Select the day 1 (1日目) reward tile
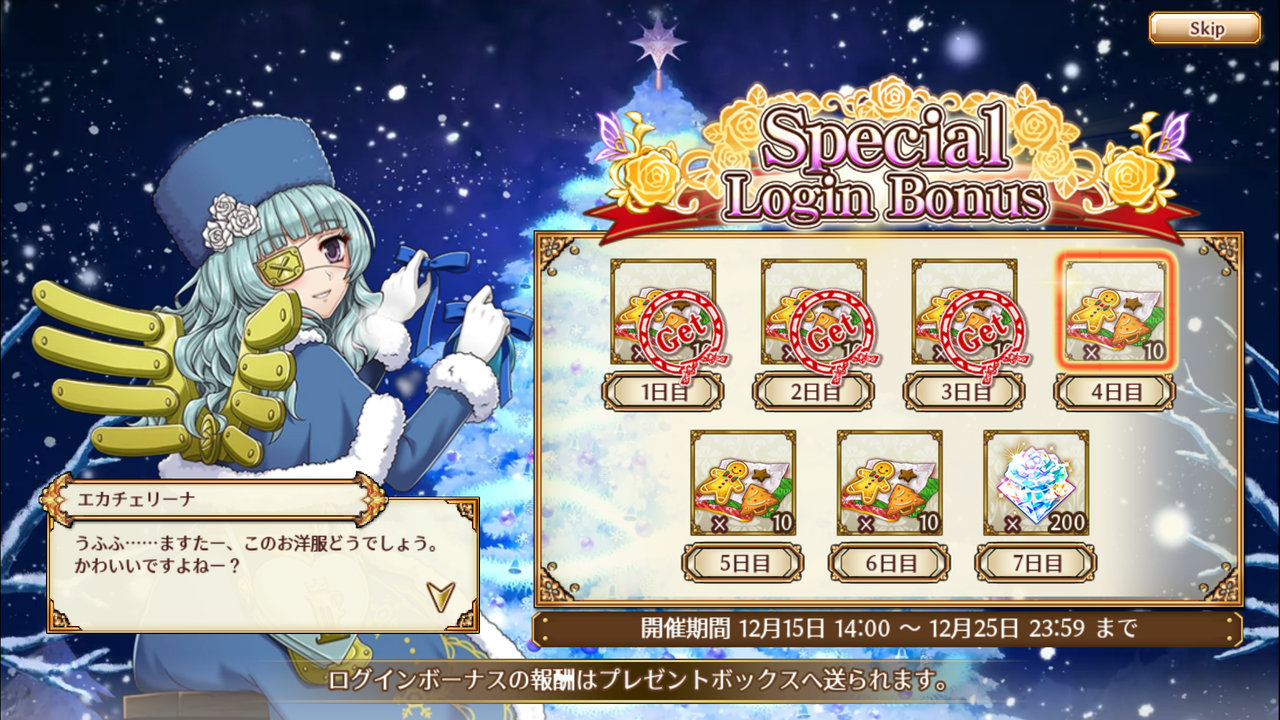Viewport: 1280px width, 720px height. click(663, 313)
